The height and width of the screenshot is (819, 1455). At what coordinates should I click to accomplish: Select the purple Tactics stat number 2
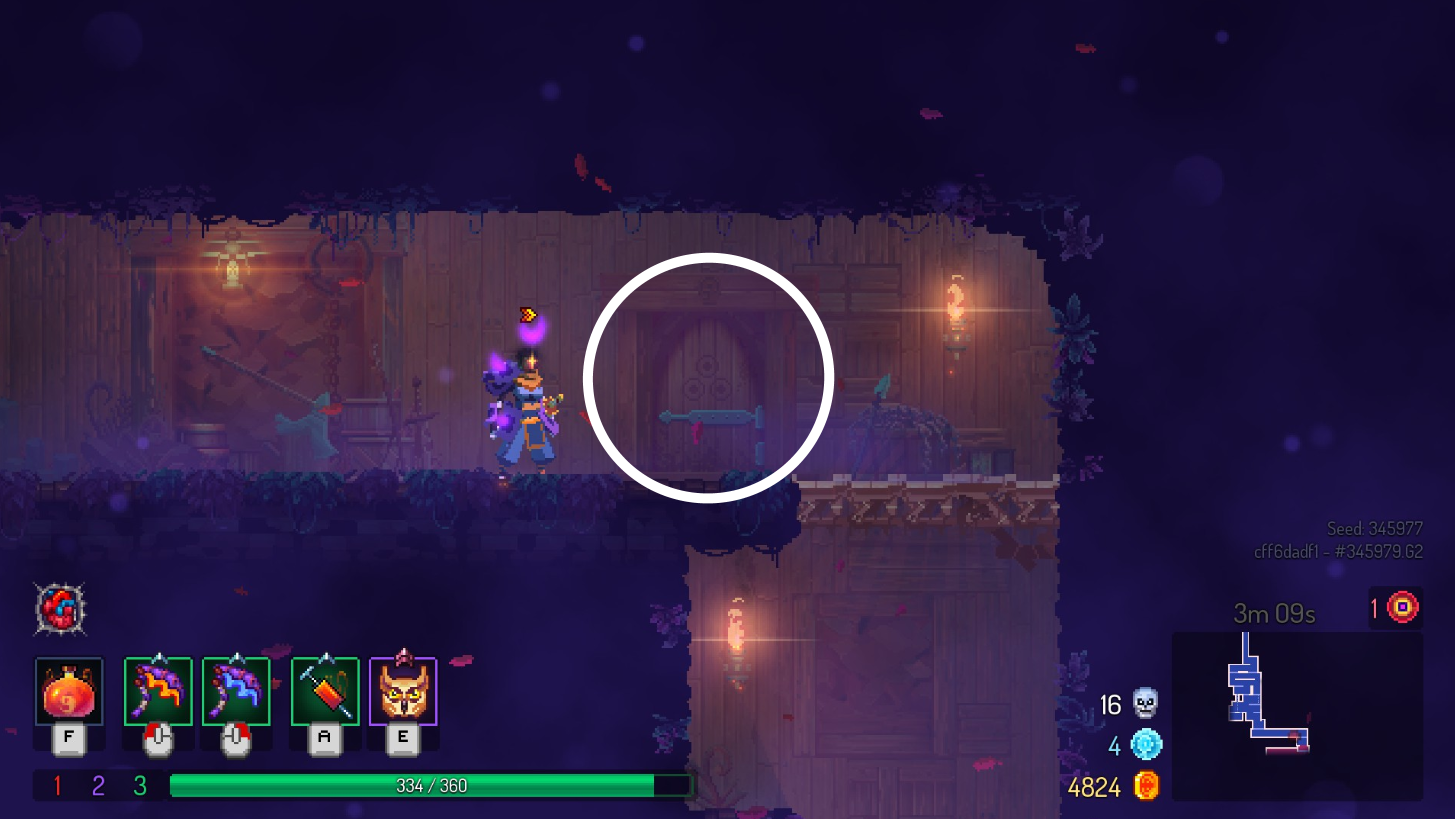pyautogui.click(x=96, y=786)
